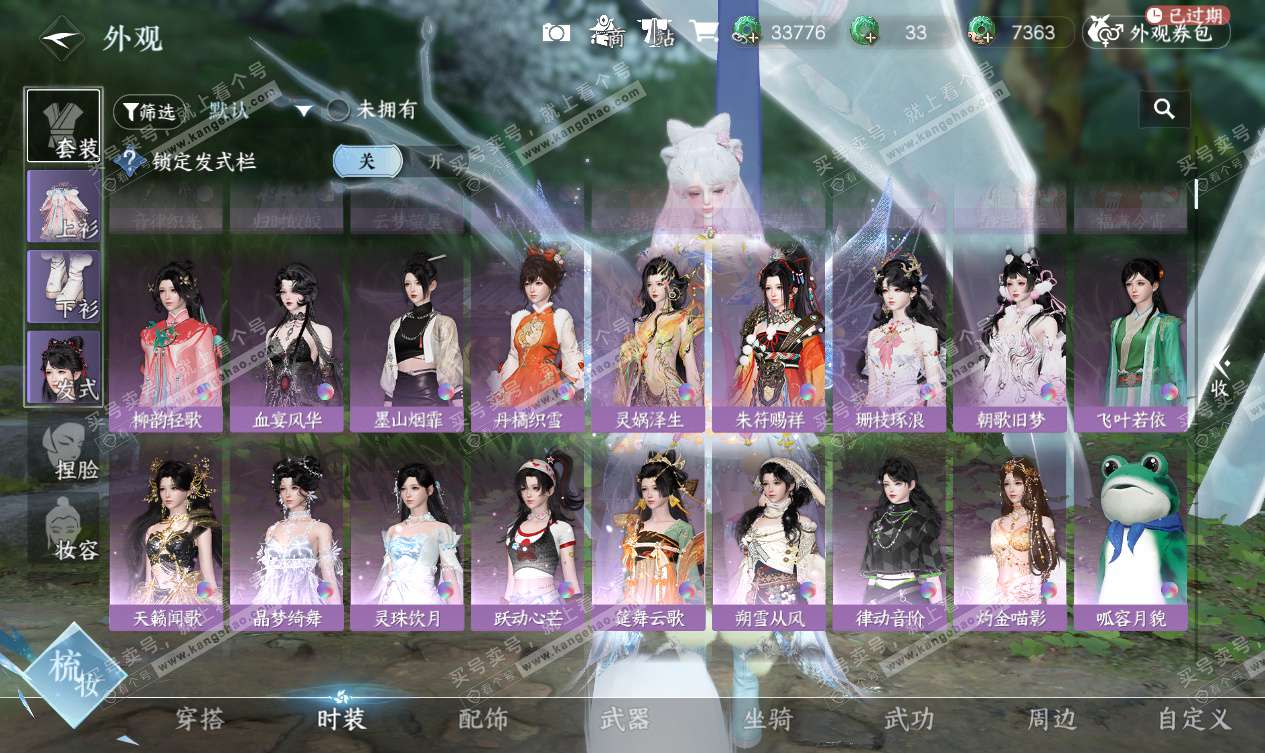The image size is (1265, 753).
Task: Open the shopping cart icon
Action: click(x=703, y=32)
